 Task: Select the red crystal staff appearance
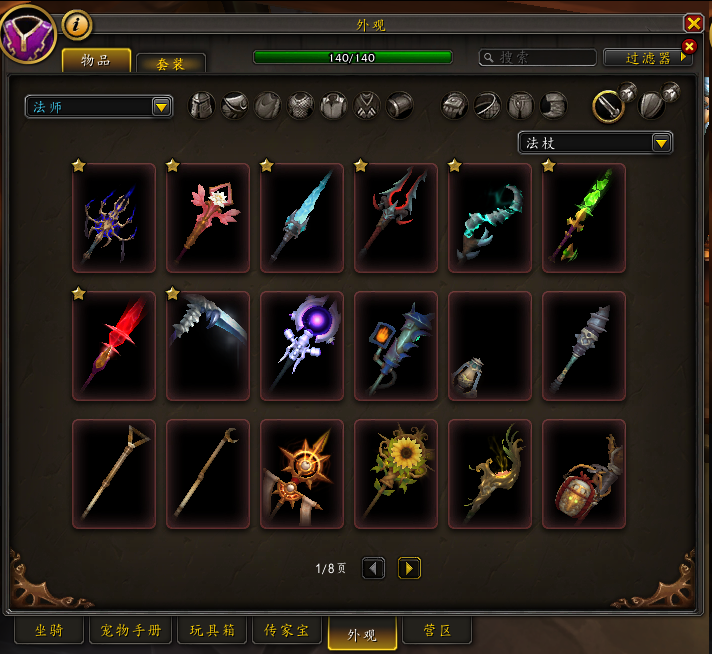114,346
